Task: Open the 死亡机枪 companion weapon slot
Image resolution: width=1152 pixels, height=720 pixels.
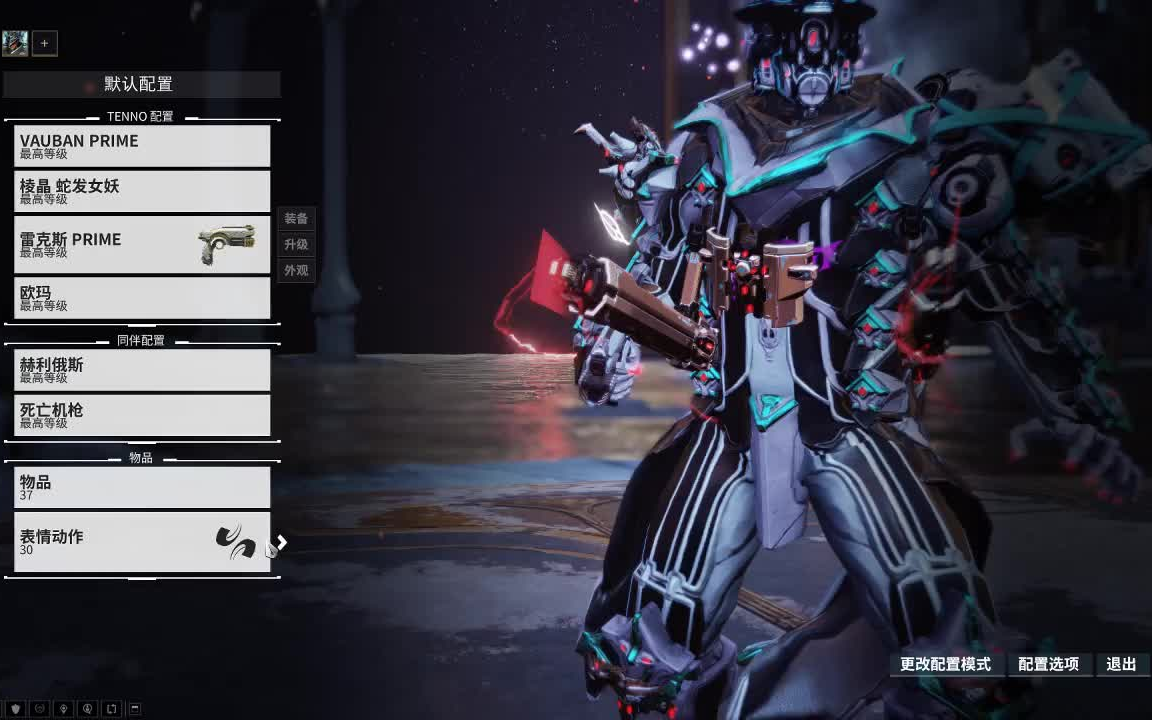Action: point(142,415)
